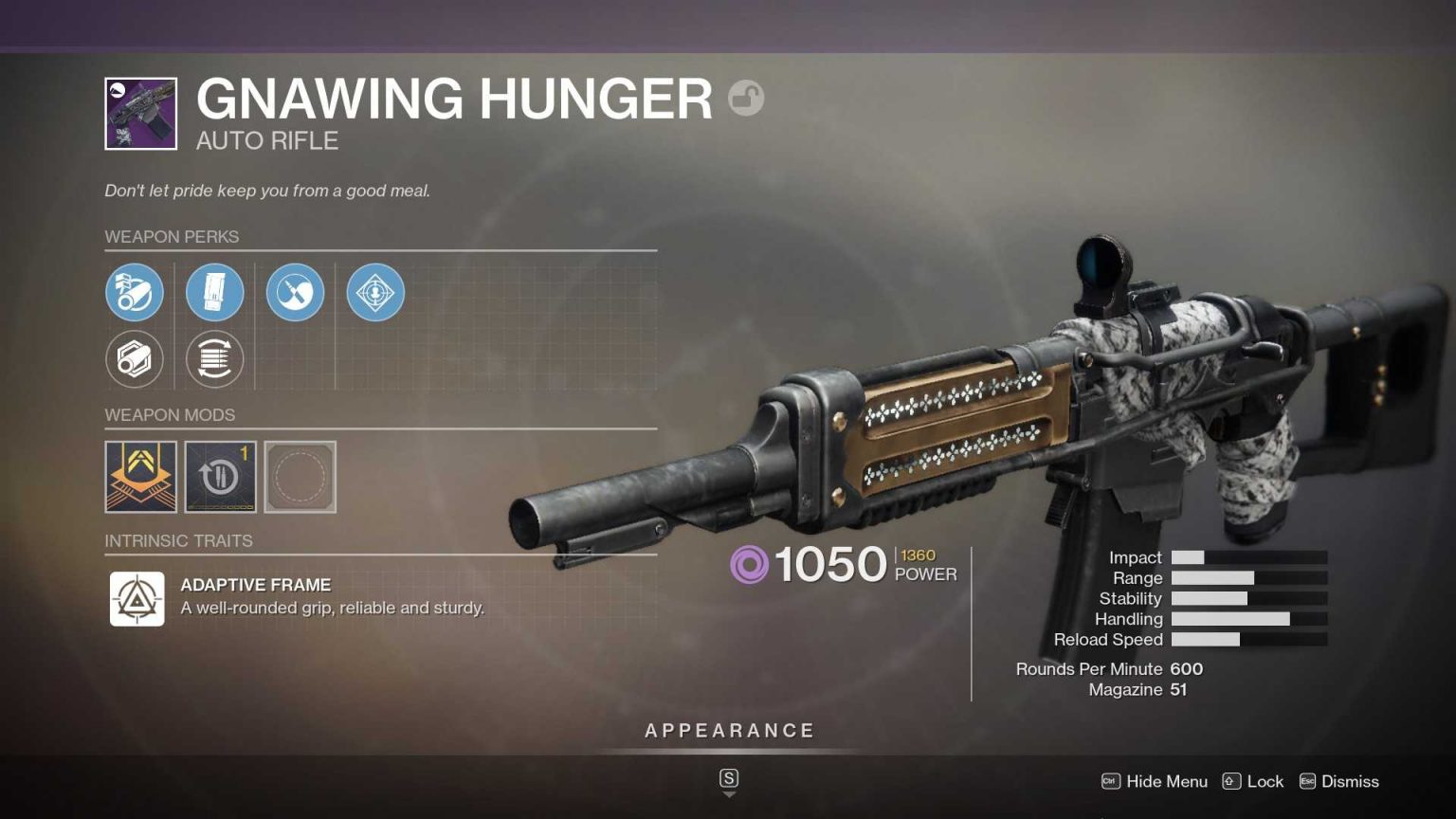Viewport: 1456px width, 819px height.
Task: Toggle the padlock beside the weapon name
Action: coord(747,99)
